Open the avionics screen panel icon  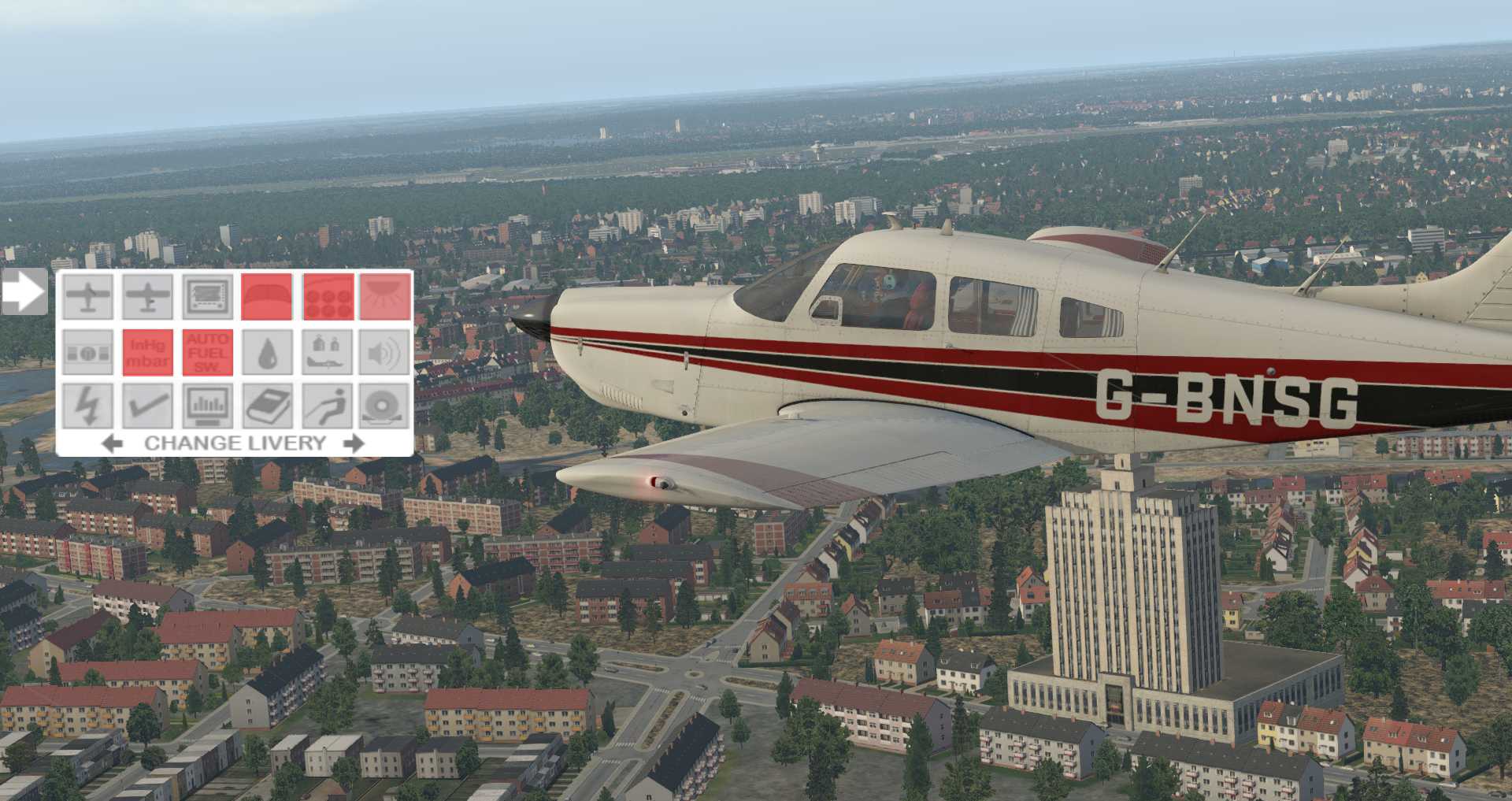pos(208,296)
